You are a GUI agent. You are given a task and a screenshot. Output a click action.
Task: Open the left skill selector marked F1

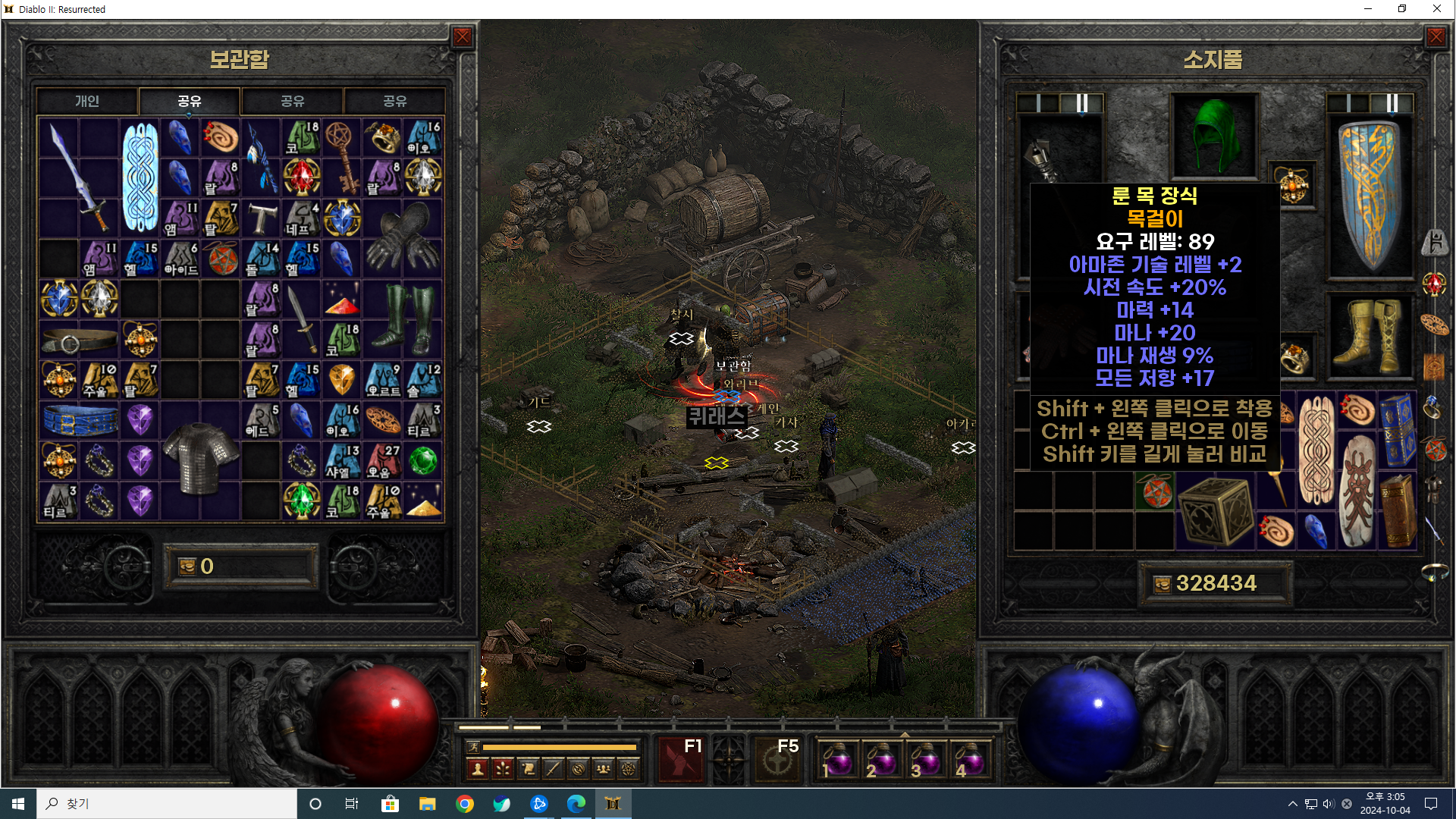point(682,758)
